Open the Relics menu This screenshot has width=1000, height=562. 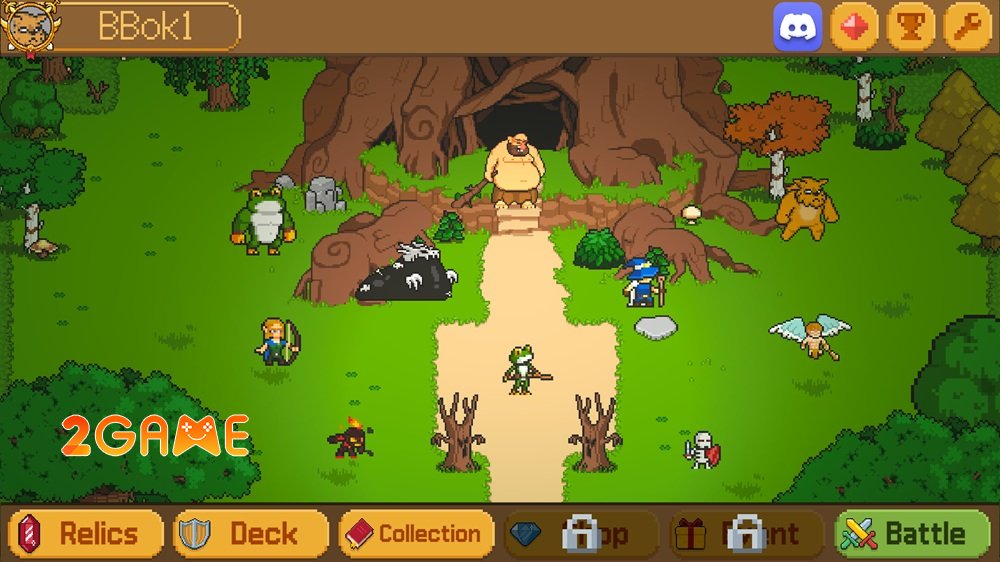[x=86, y=534]
